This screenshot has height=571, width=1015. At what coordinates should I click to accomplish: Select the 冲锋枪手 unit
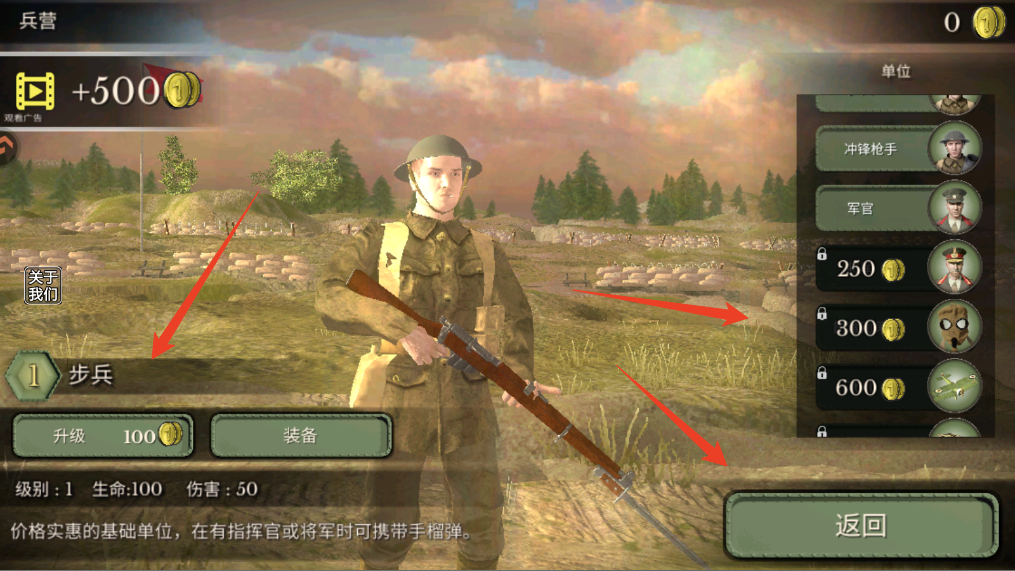897,149
